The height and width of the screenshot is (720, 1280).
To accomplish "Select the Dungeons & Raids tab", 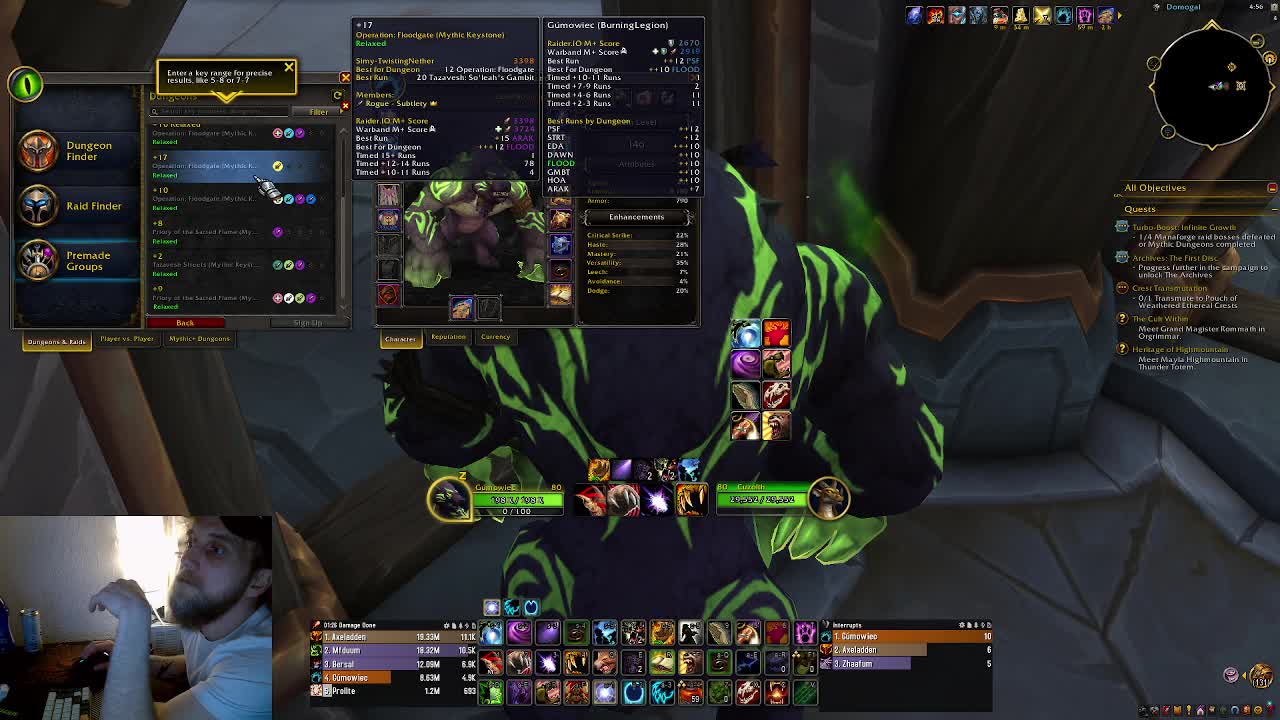I will click(57, 342).
